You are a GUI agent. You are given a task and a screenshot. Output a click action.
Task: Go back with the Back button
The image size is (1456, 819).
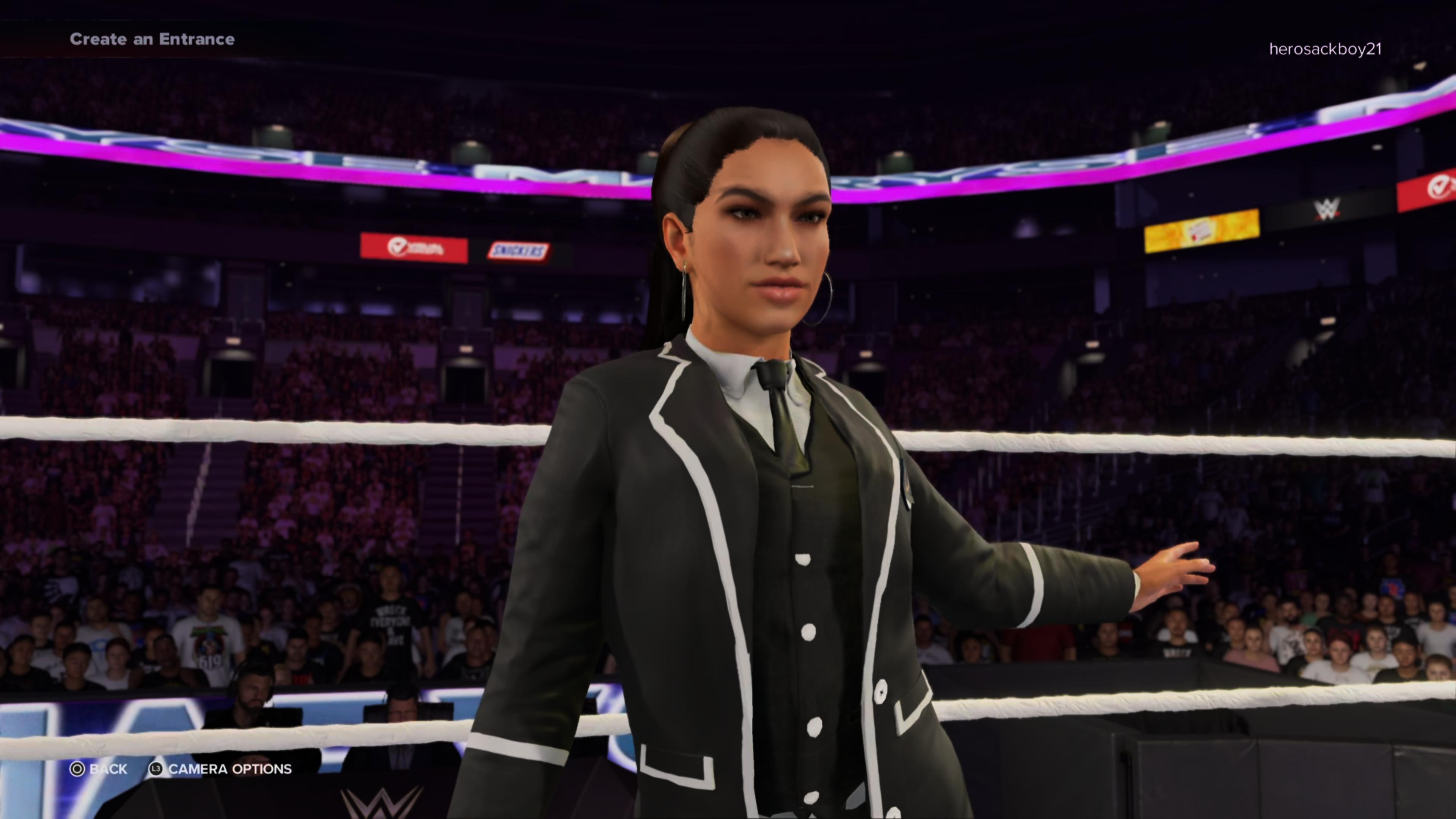[x=98, y=769]
